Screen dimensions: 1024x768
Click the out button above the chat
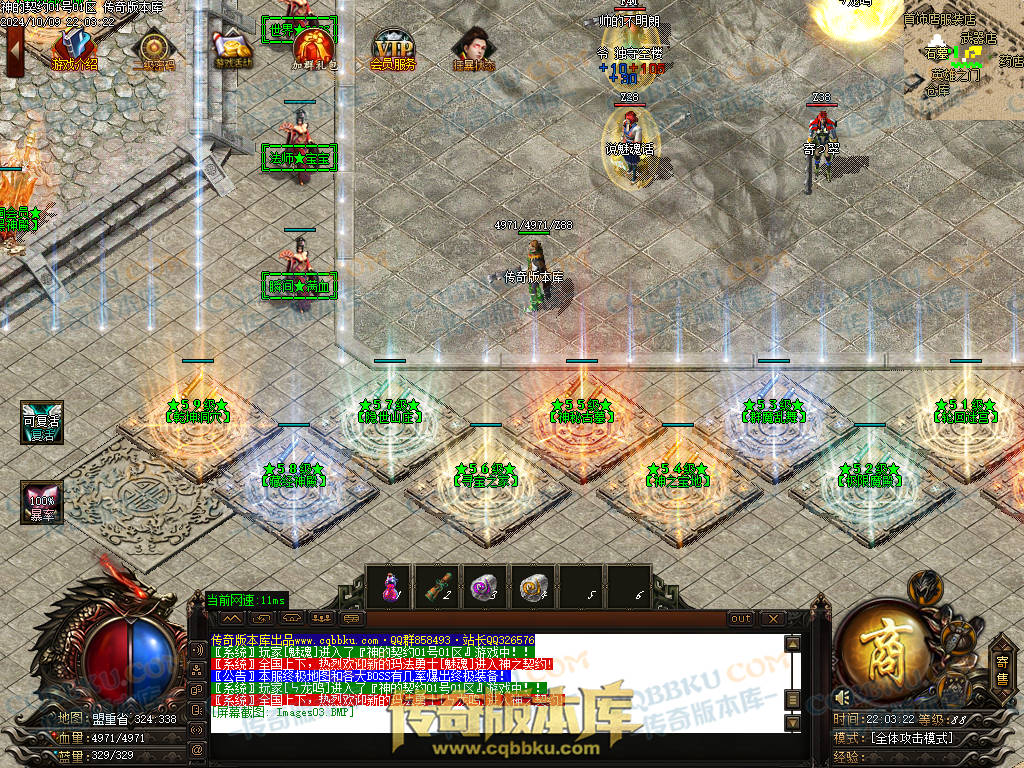coord(741,619)
